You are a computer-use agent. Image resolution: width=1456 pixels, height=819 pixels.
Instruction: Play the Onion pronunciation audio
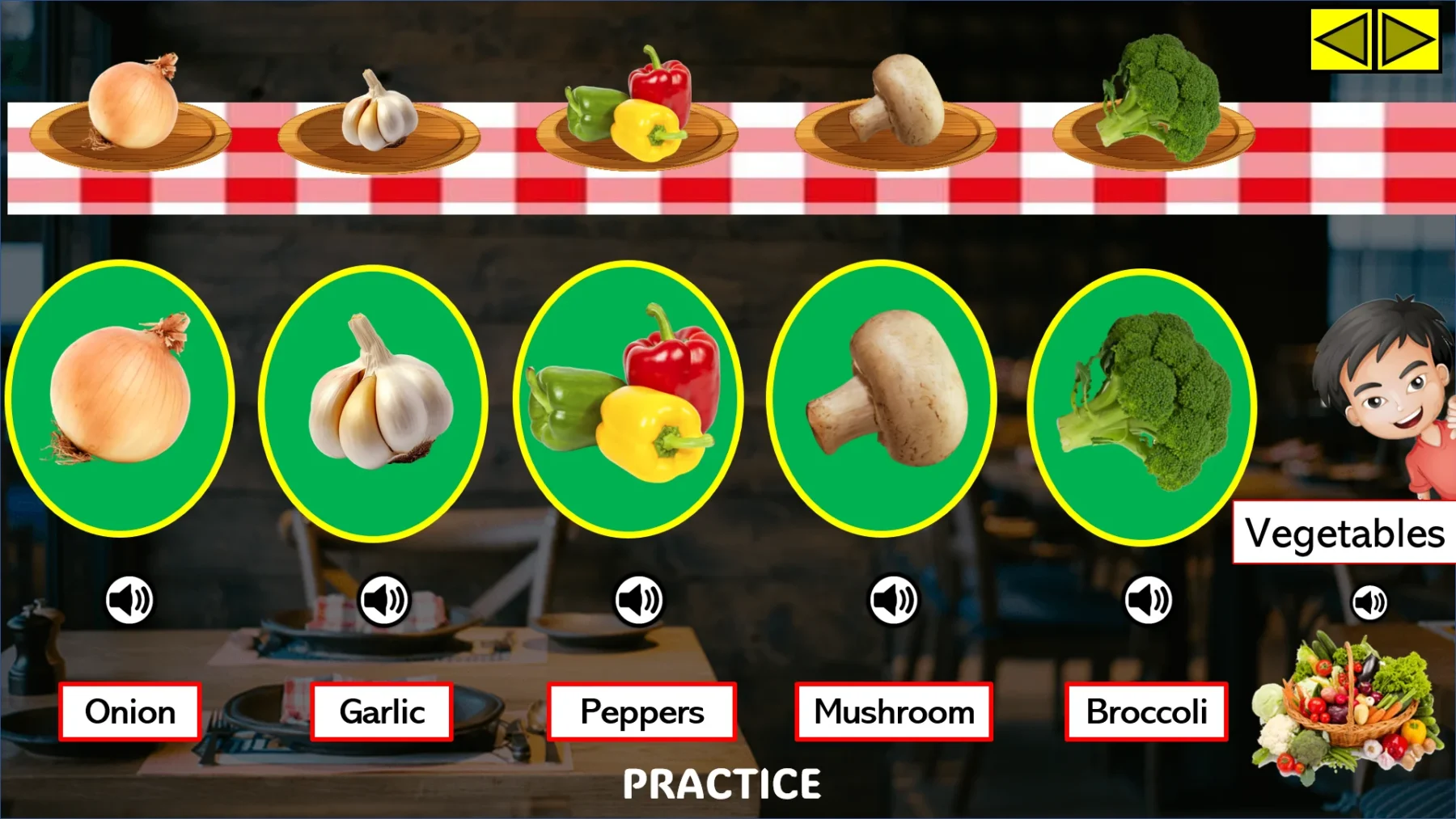coord(128,598)
